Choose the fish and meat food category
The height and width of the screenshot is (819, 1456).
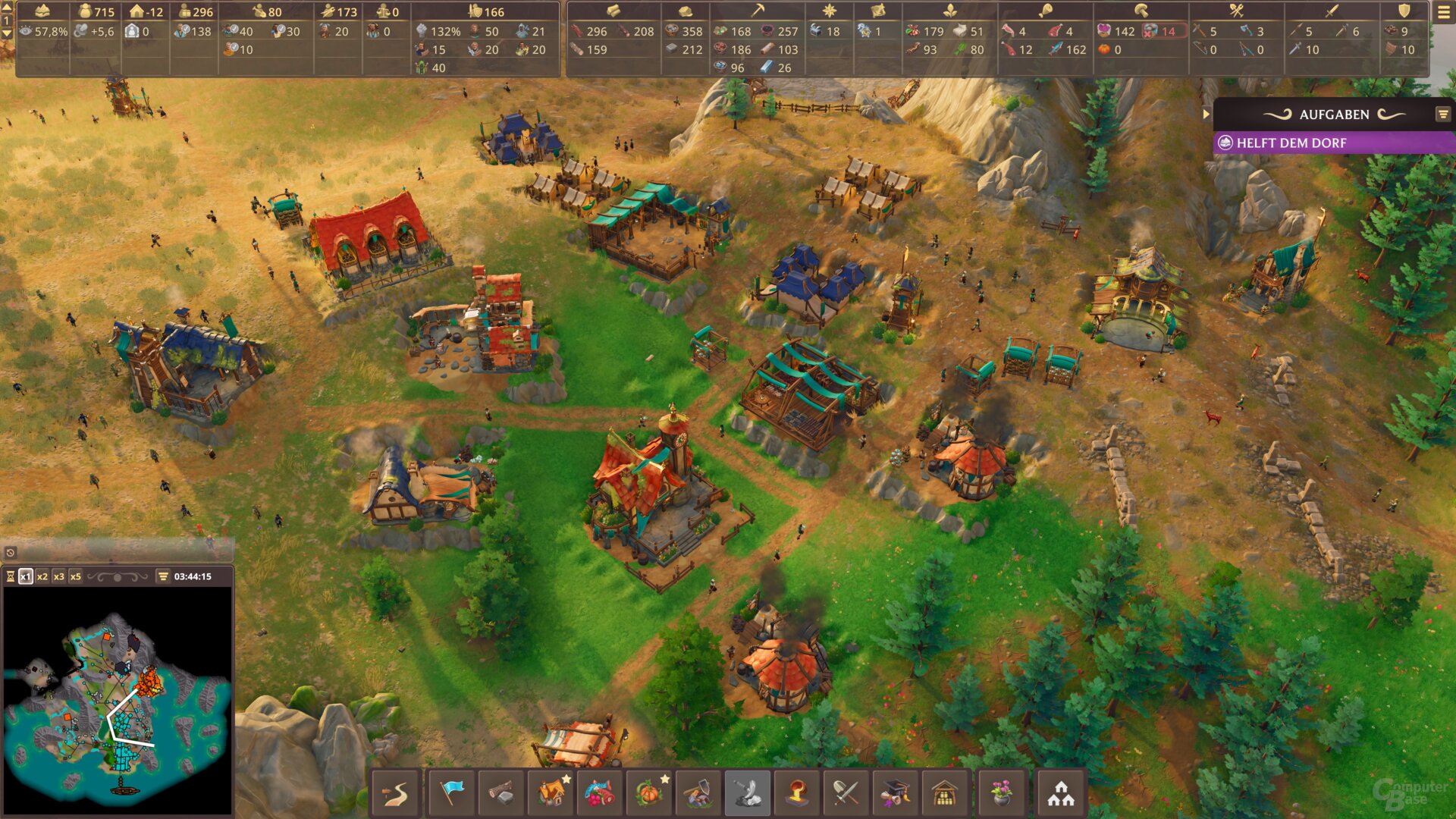pyautogui.click(x=601, y=793)
